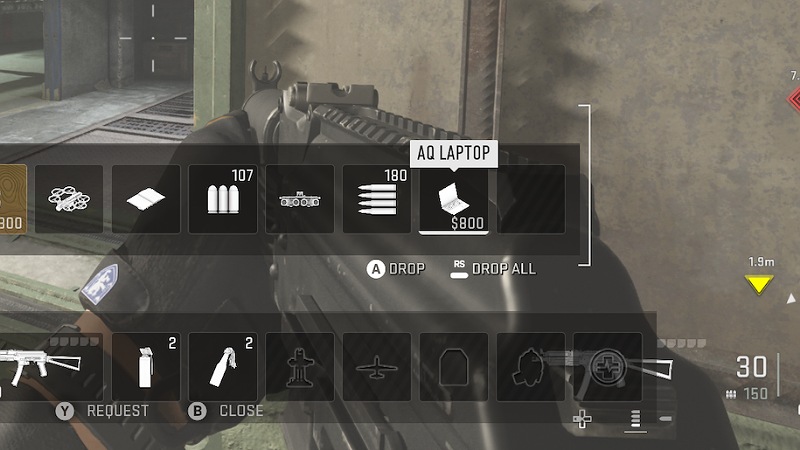Pick the folded documents item slot
Viewport: 800px width, 450px height.
click(146, 199)
